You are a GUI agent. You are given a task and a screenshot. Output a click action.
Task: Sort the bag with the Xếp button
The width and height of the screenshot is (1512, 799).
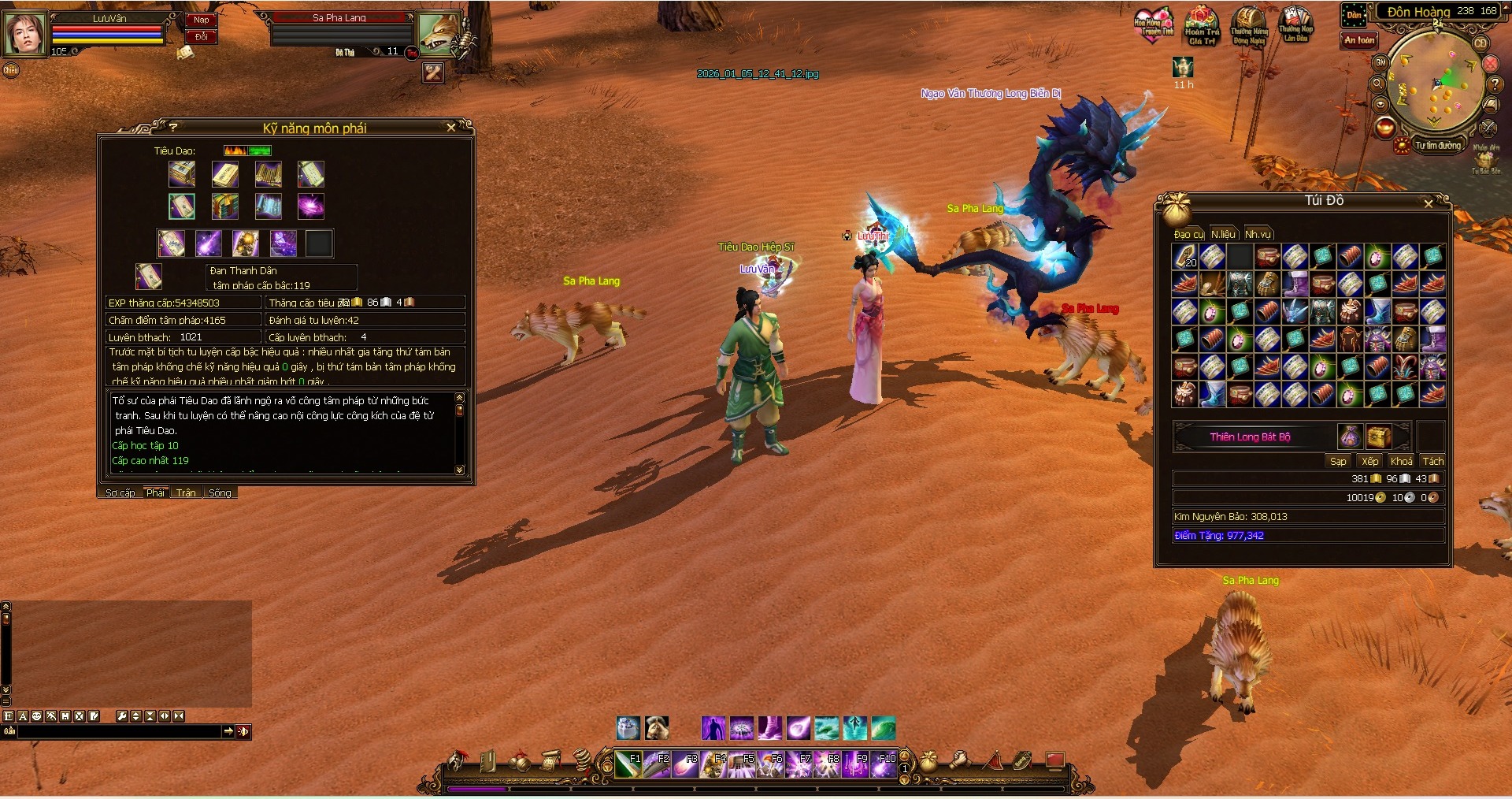(1370, 461)
